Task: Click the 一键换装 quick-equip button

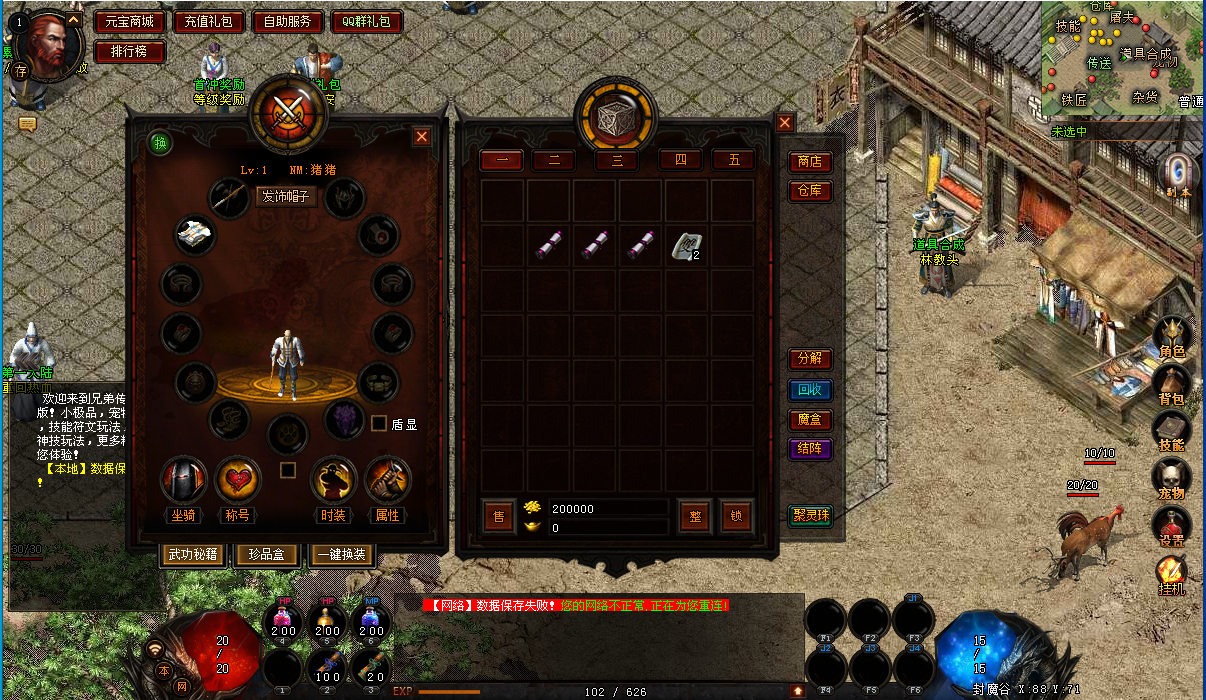Action: 343,555
